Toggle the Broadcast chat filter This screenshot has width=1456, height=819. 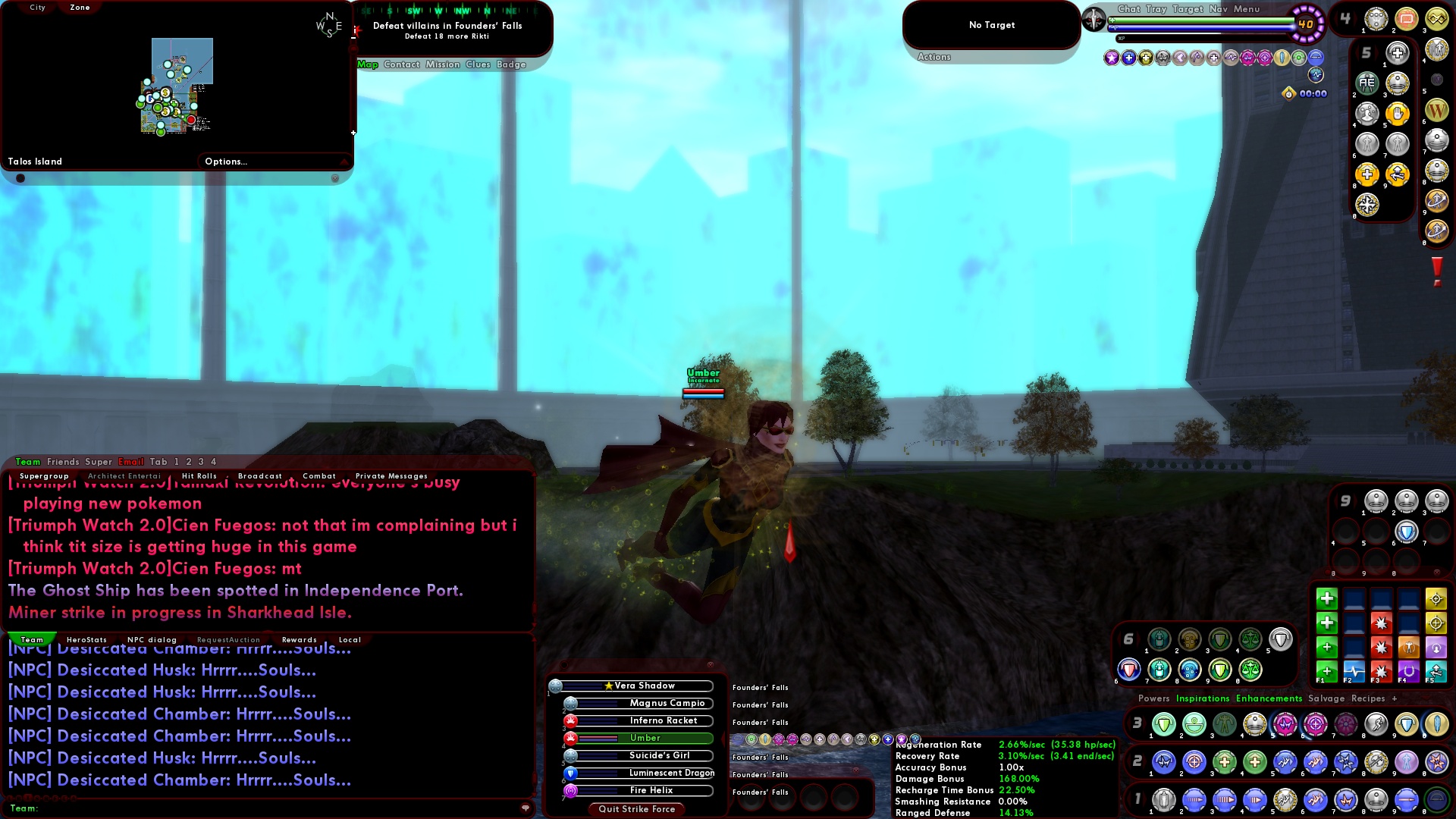point(260,476)
